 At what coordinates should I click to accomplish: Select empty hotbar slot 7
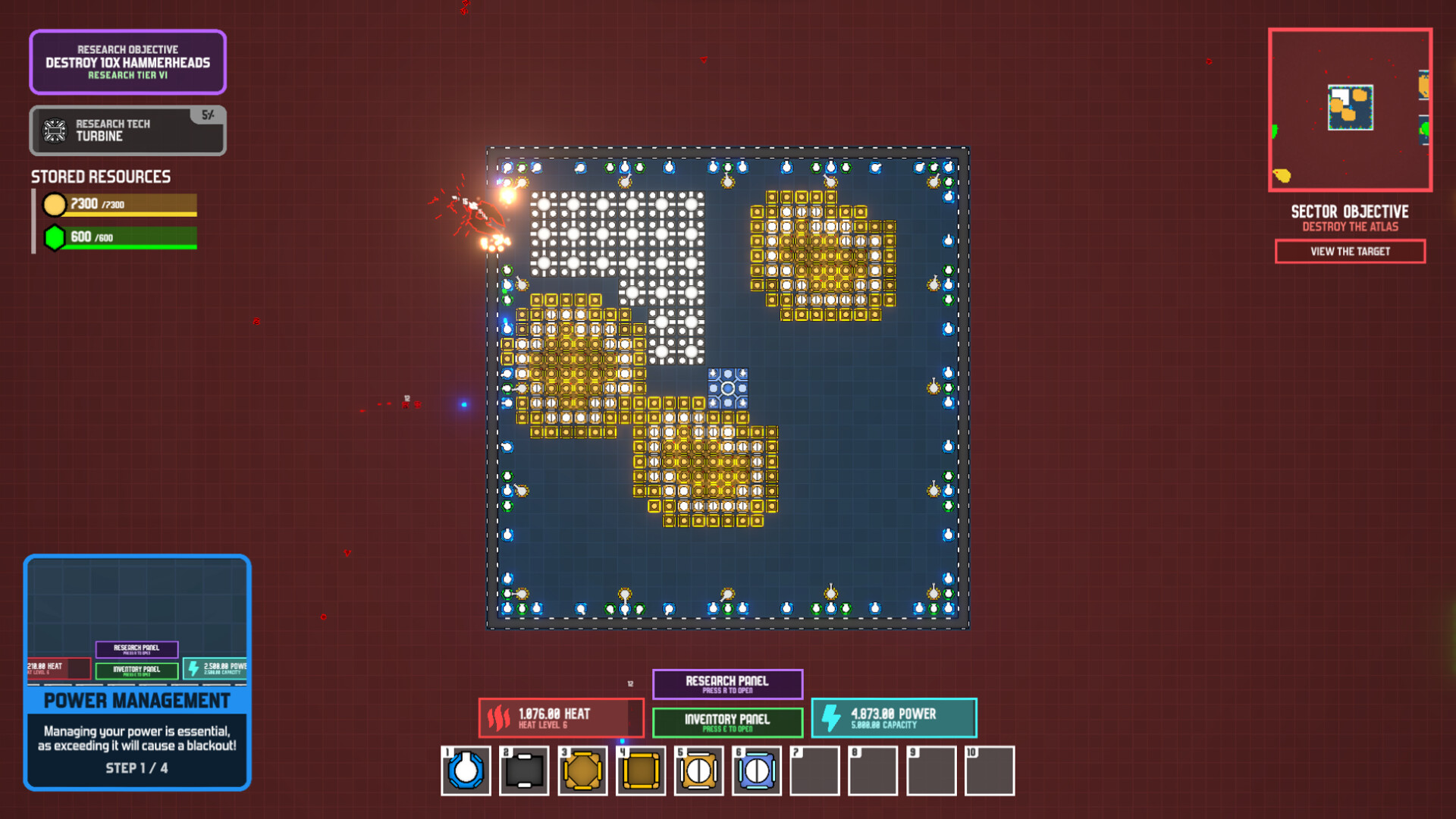pyautogui.click(x=815, y=770)
